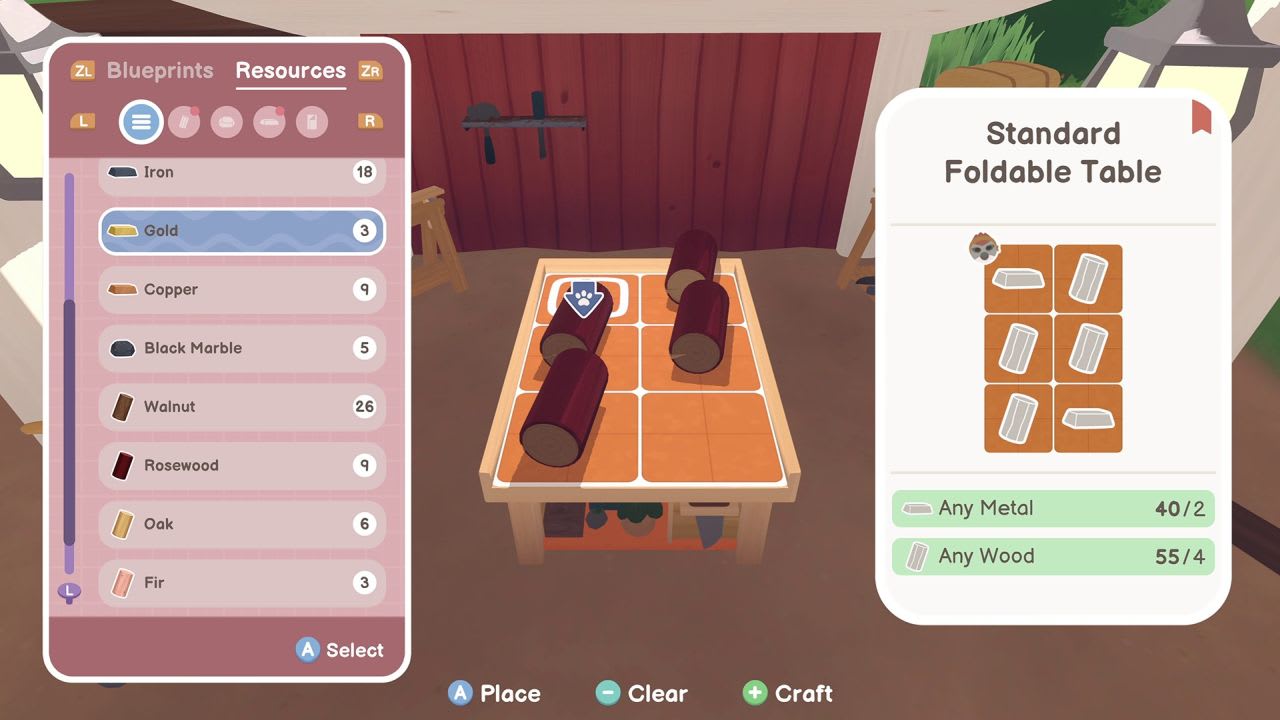Select the Black Marble resource entry
The height and width of the screenshot is (720, 1280).
[x=240, y=348]
